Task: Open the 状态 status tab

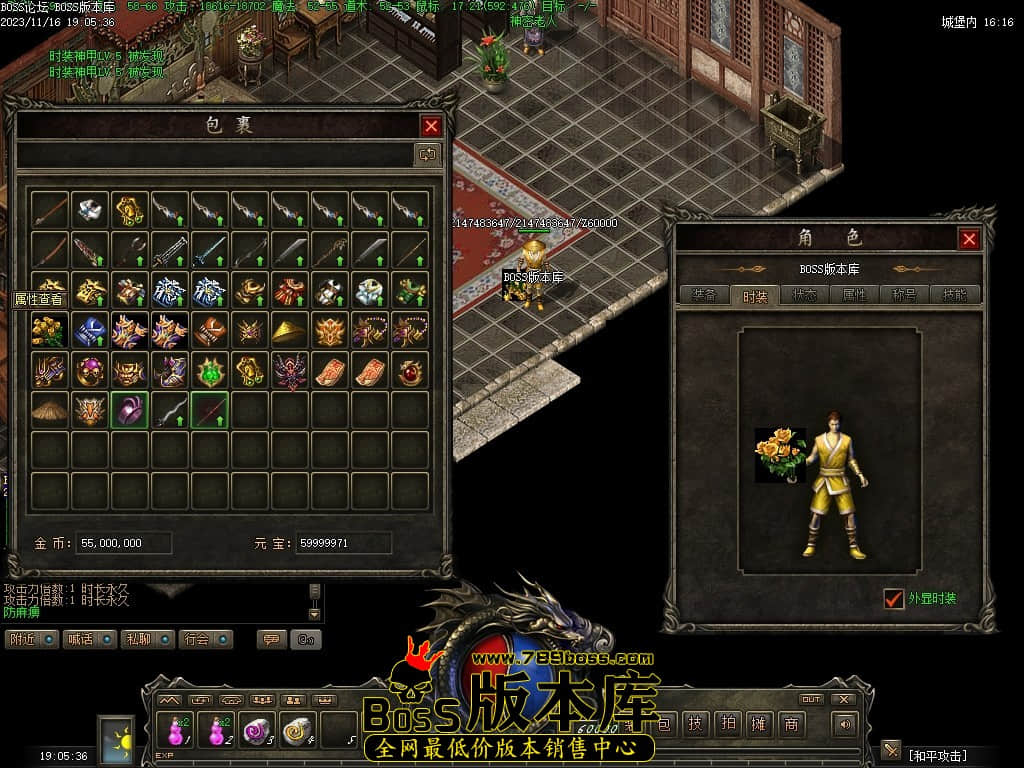Action: point(804,295)
